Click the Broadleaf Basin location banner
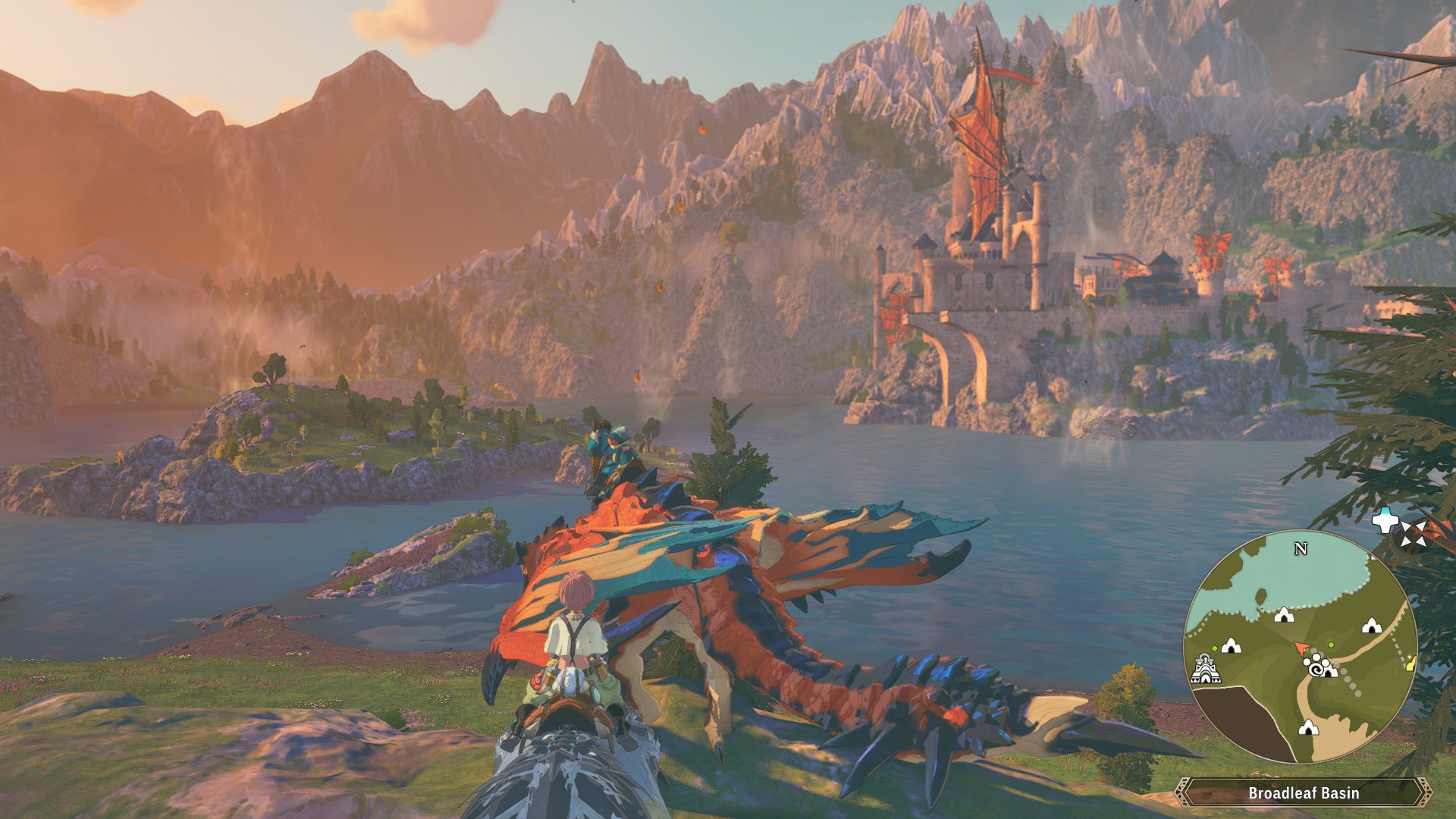Viewport: 1456px width, 819px height. pos(1303,792)
